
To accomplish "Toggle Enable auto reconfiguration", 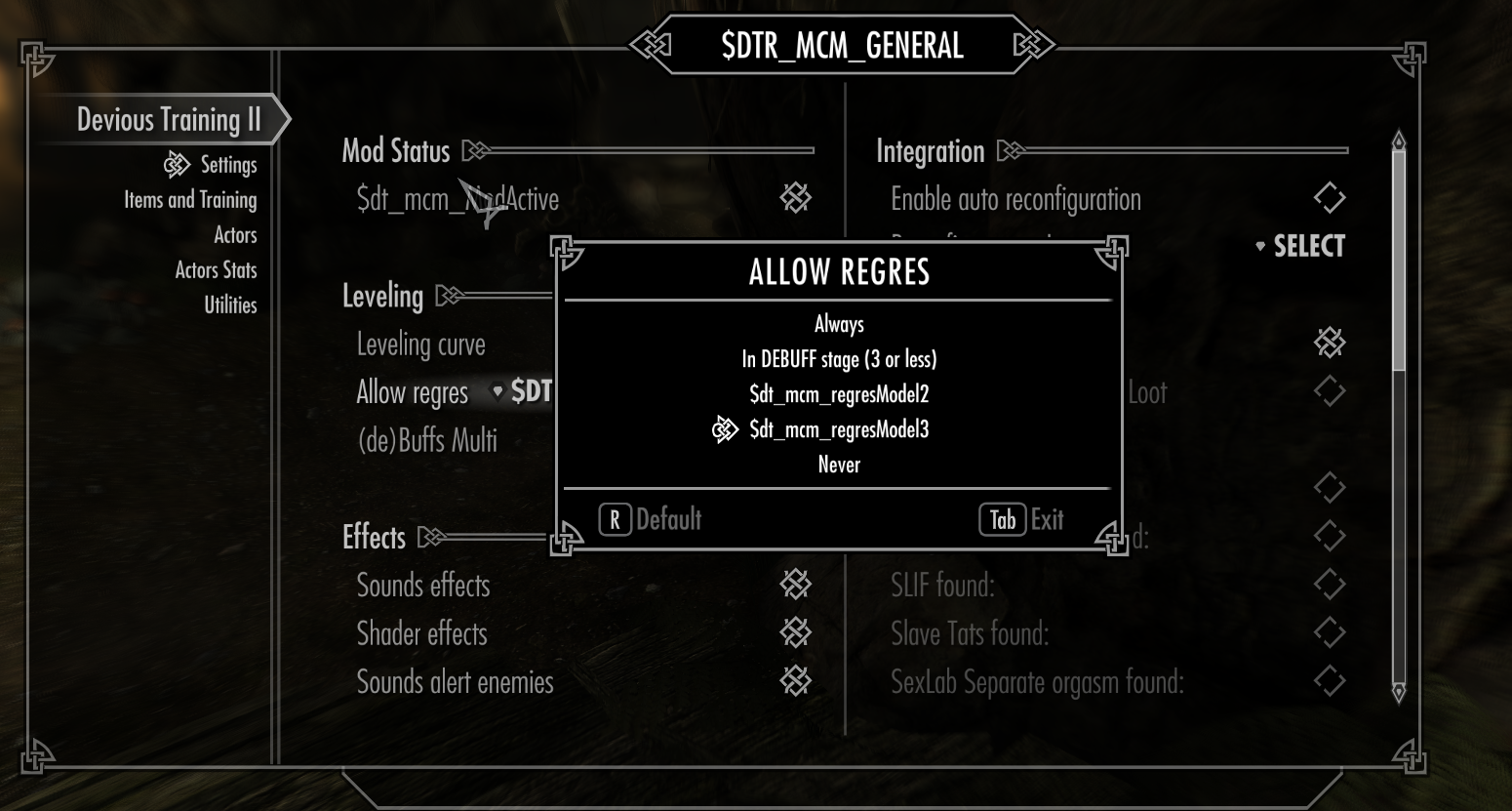I will (1329, 199).
